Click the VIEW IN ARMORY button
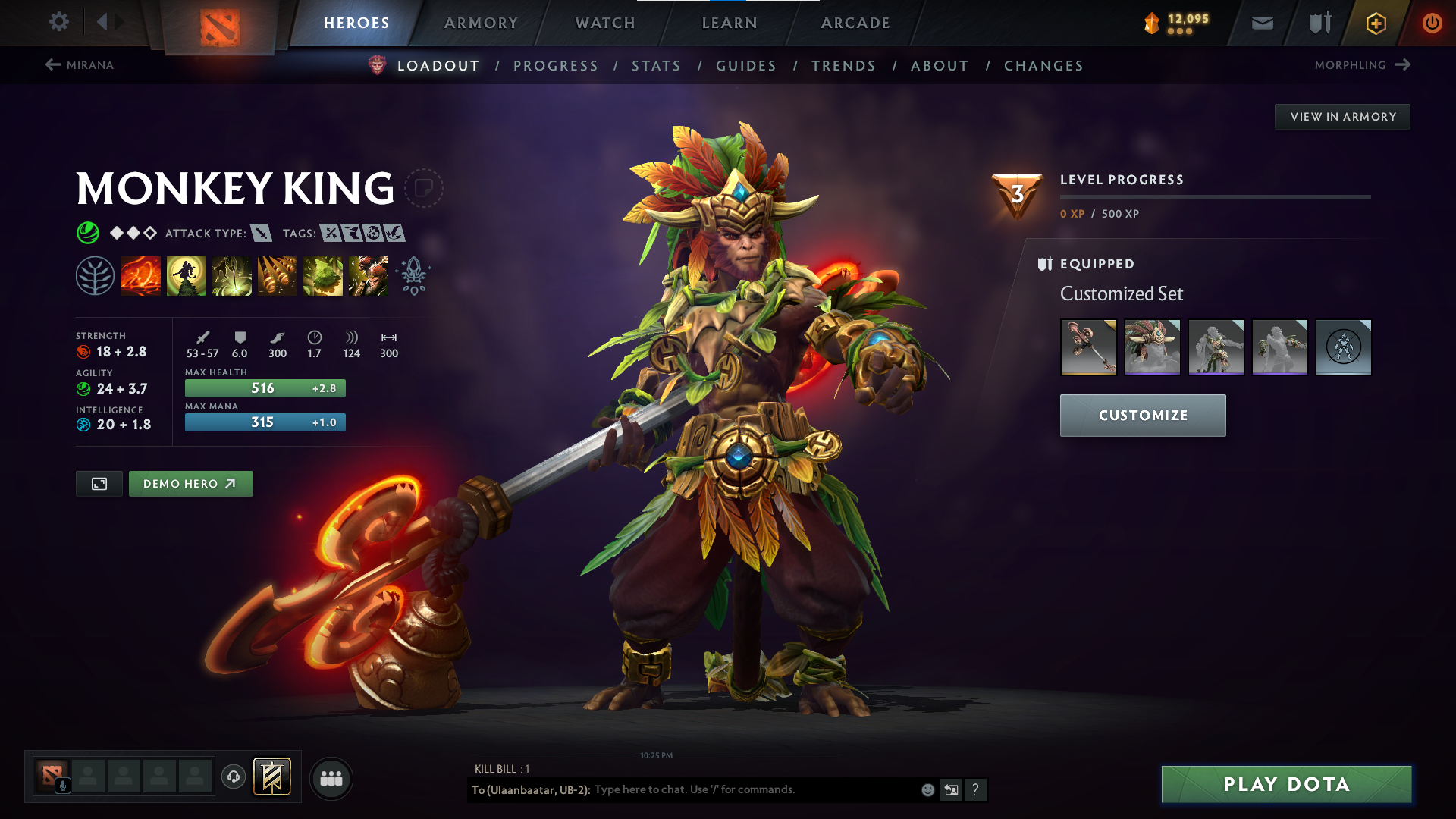Screen dimensions: 1456x819 pos(1342,116)
